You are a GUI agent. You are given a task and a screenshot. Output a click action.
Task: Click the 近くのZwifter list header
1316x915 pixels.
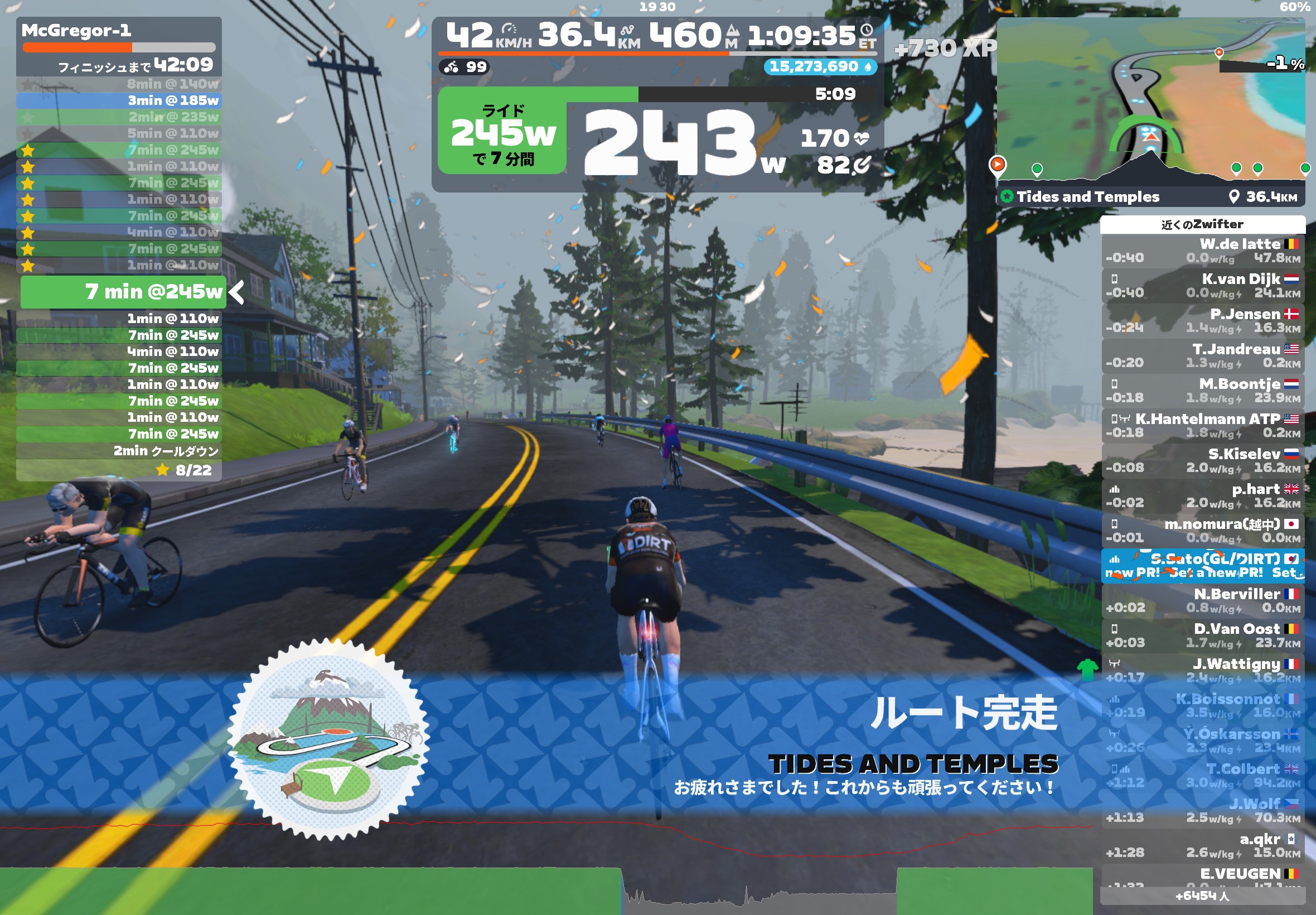(x=1202, y=224)
